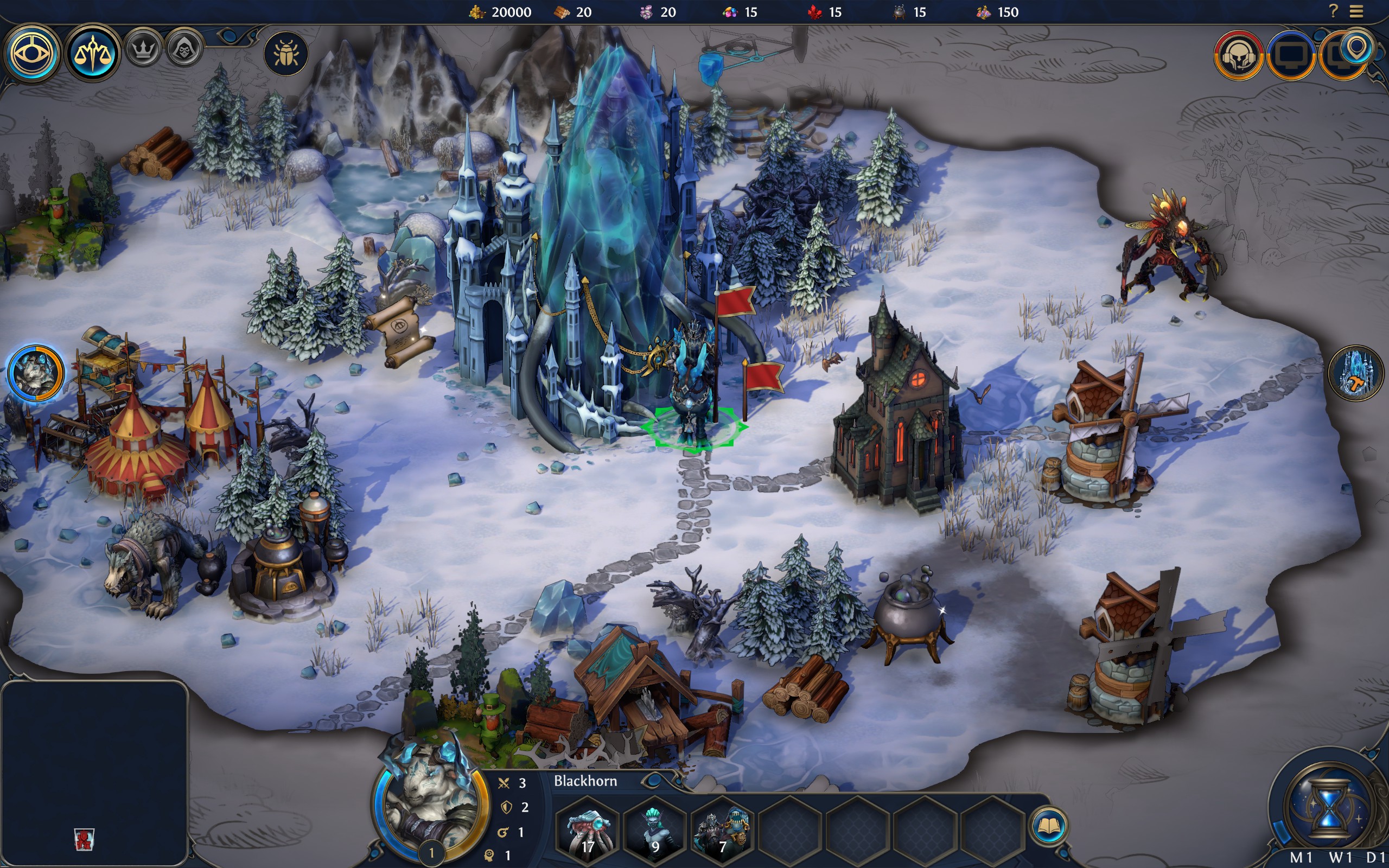Select the headset helmet player icon
The height and width of the screenshot is (868, 1389).
coord(1238,56)
